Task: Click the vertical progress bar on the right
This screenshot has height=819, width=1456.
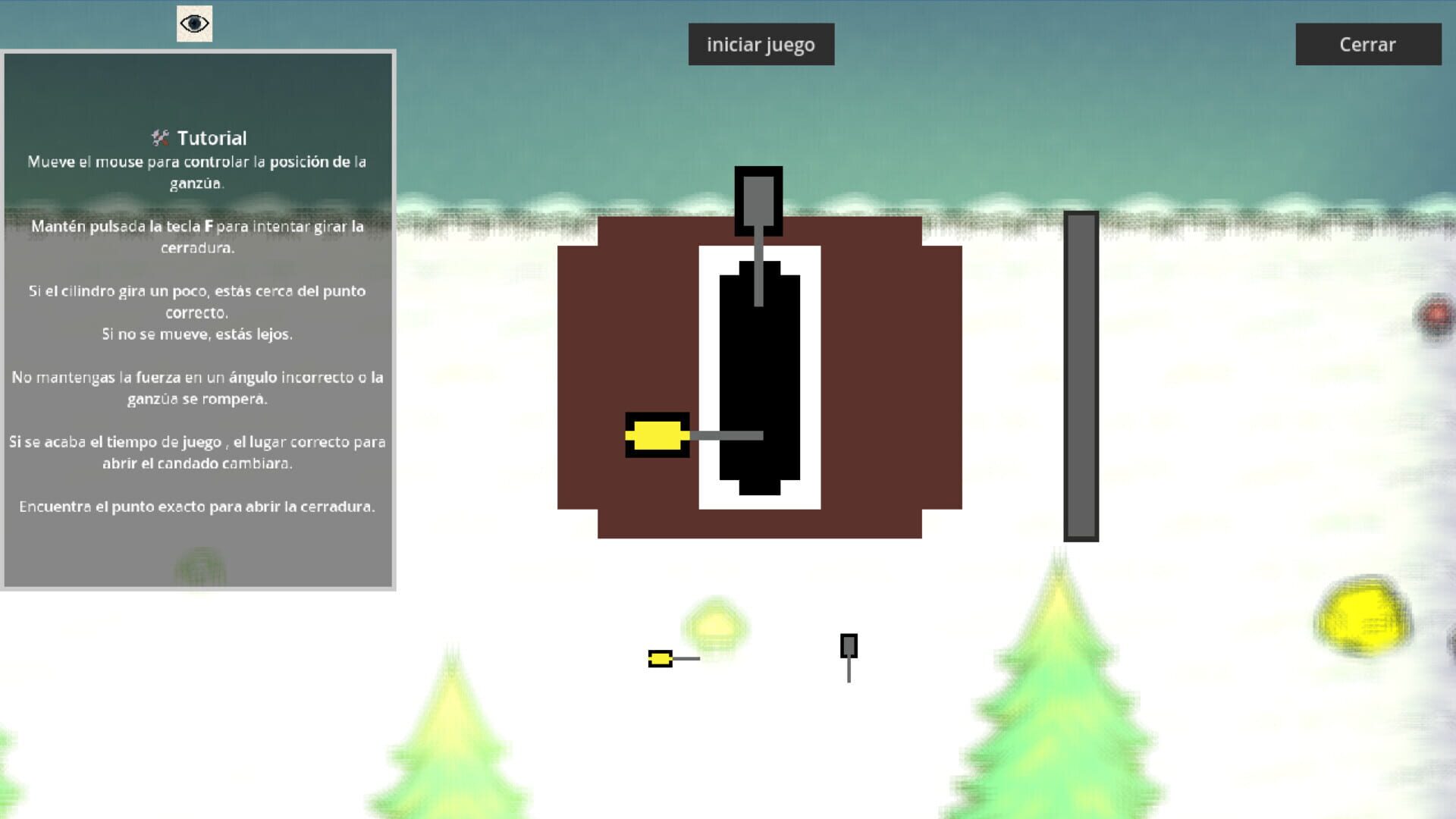Action: coord(1080,375)
